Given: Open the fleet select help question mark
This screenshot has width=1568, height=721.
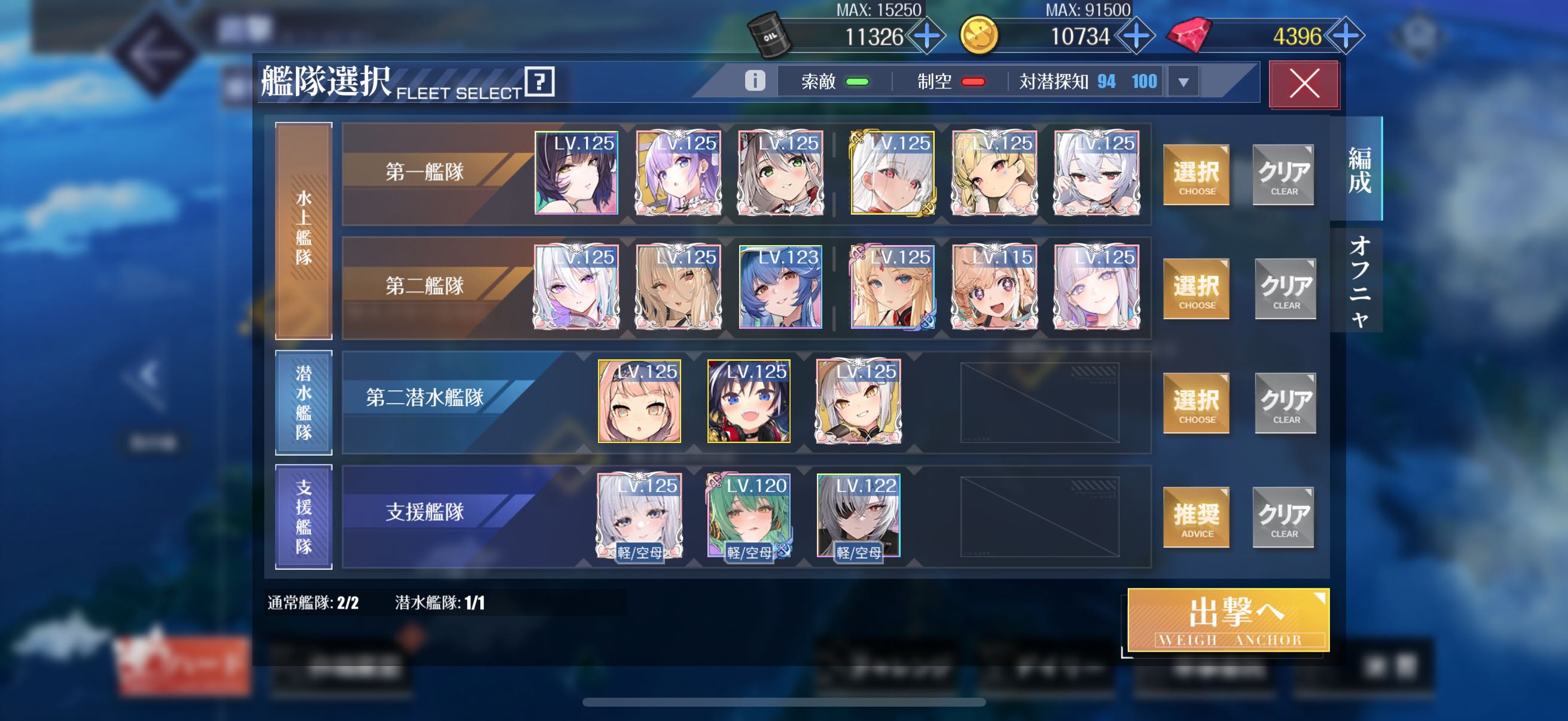Looking at the screenshot, I should [539, 81].
